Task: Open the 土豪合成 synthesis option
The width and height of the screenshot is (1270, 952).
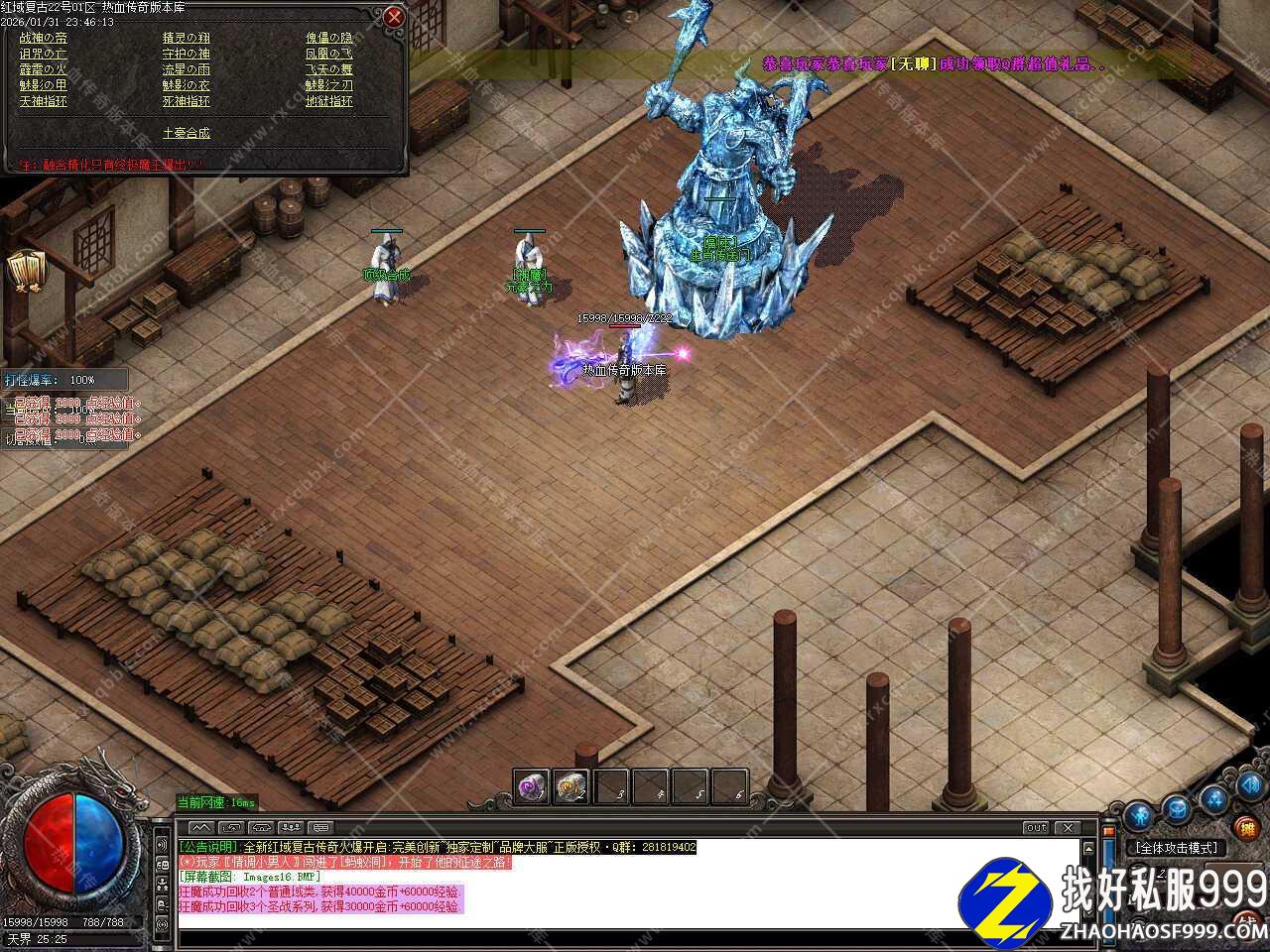Action: 187,133
